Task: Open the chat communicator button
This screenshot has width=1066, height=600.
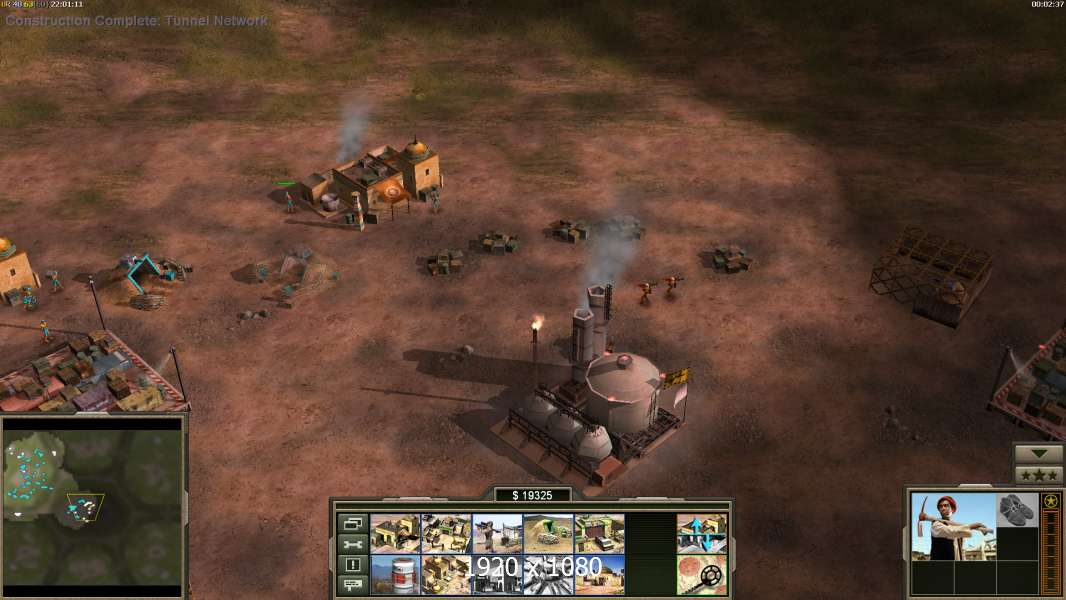Action: (353, 585)
